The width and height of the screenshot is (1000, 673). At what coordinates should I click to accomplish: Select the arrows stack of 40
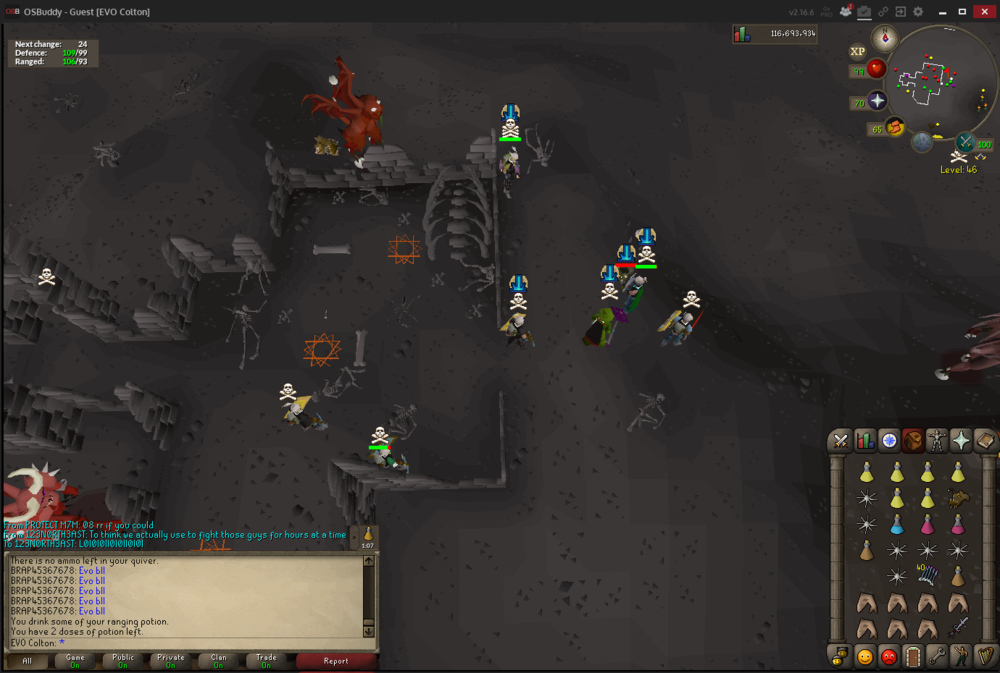point(927,576)
